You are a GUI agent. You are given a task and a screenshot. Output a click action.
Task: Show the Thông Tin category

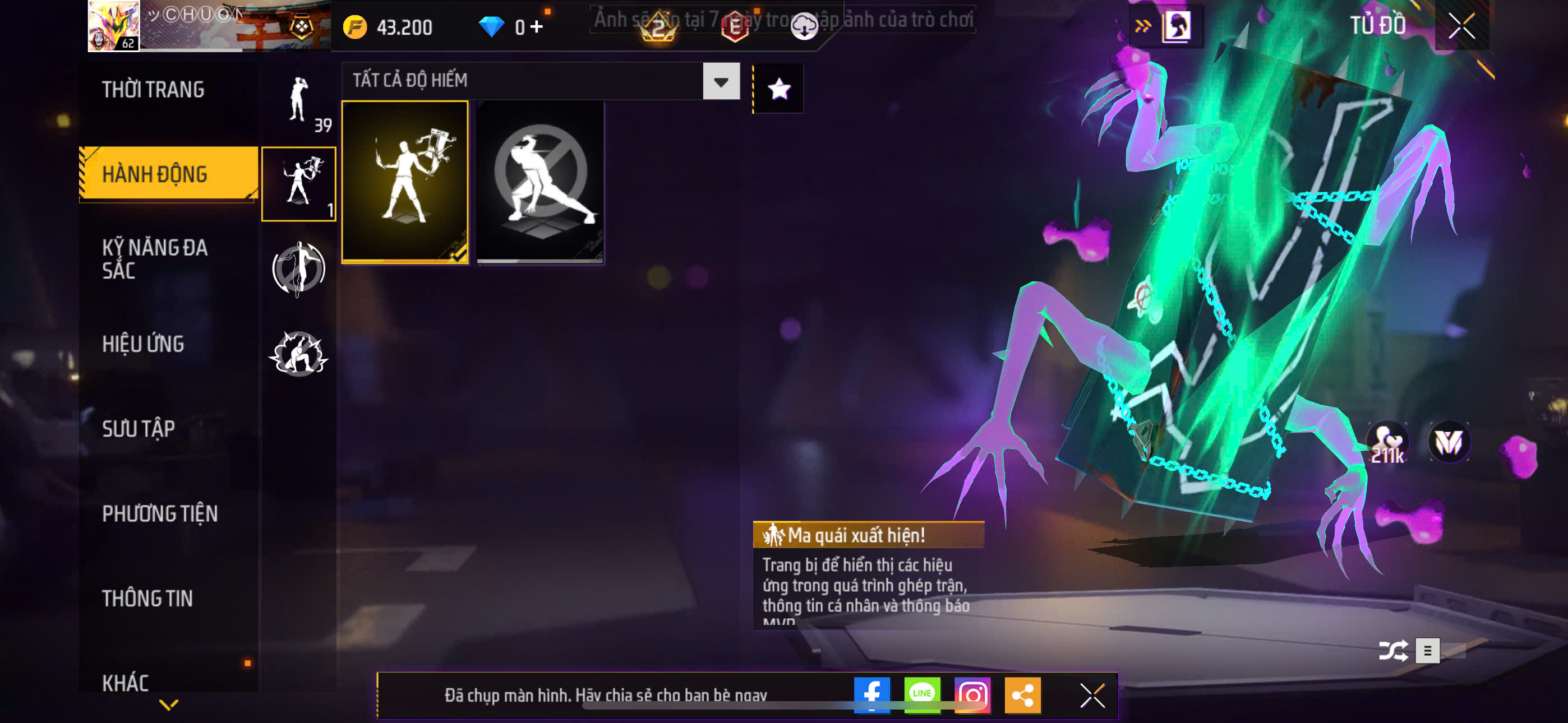(147, 598)
